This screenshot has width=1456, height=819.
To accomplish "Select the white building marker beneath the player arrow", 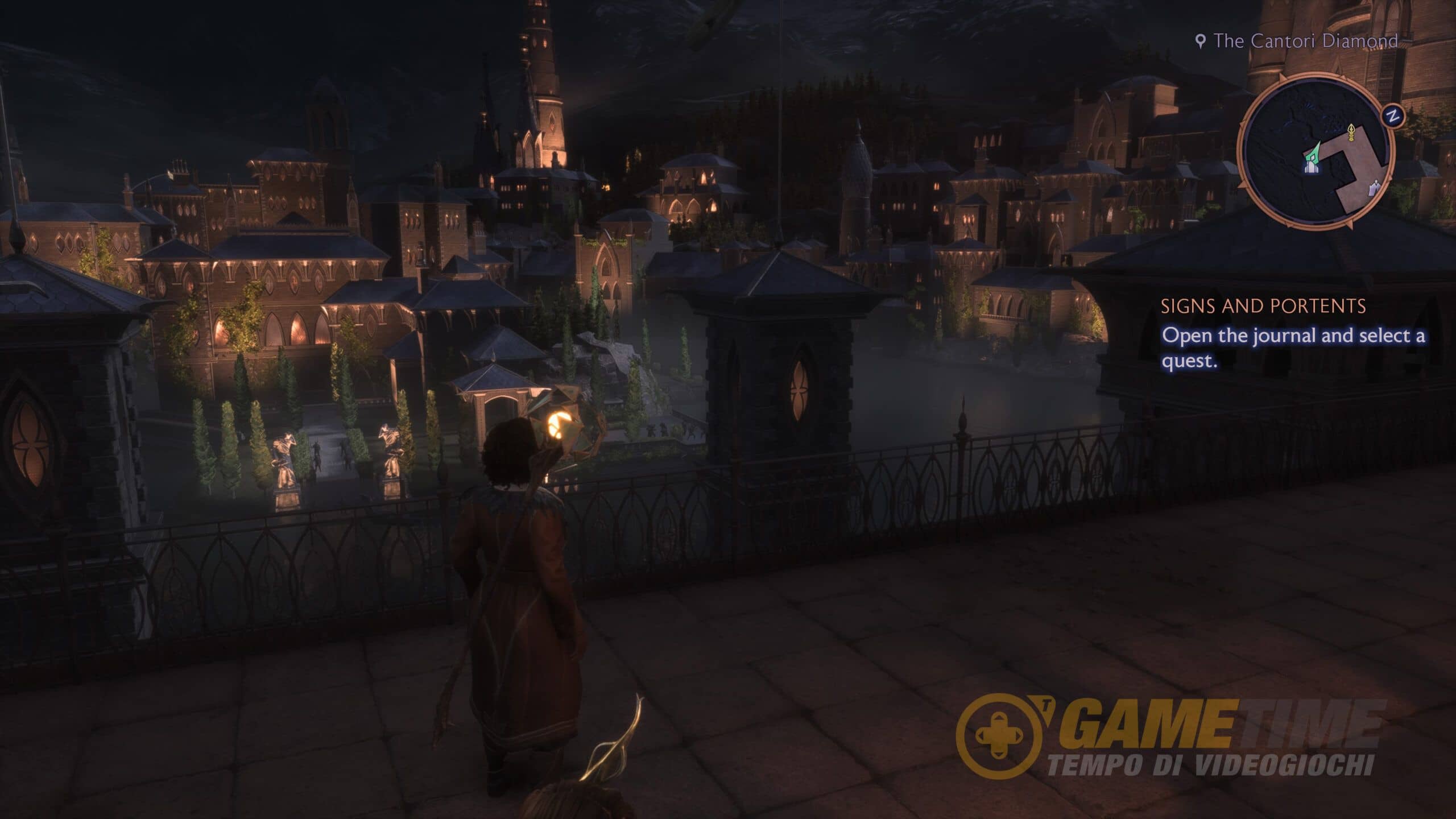I will point(1310,167).
